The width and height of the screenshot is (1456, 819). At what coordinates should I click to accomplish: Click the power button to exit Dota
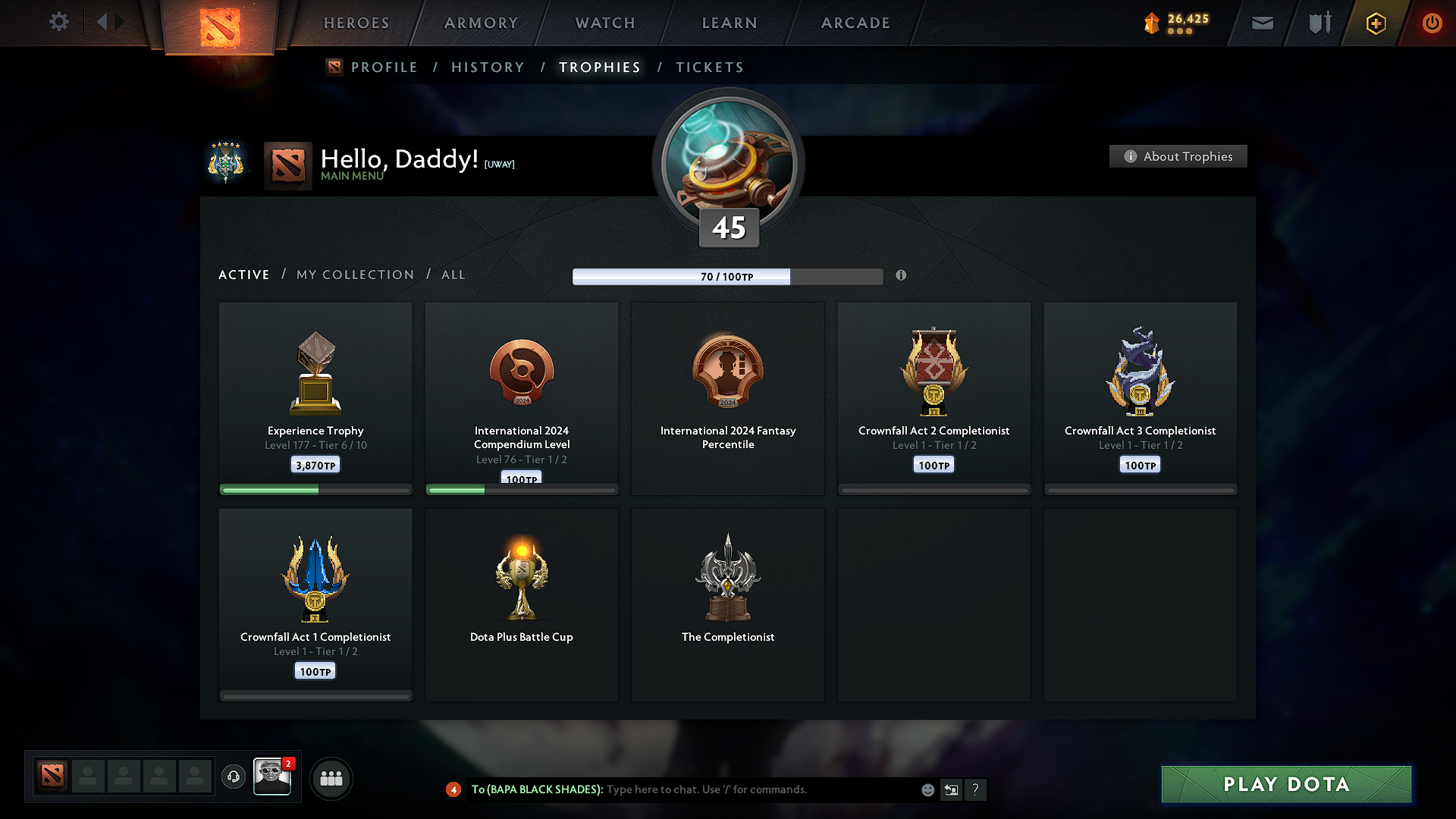click(x=1432, y=23)
